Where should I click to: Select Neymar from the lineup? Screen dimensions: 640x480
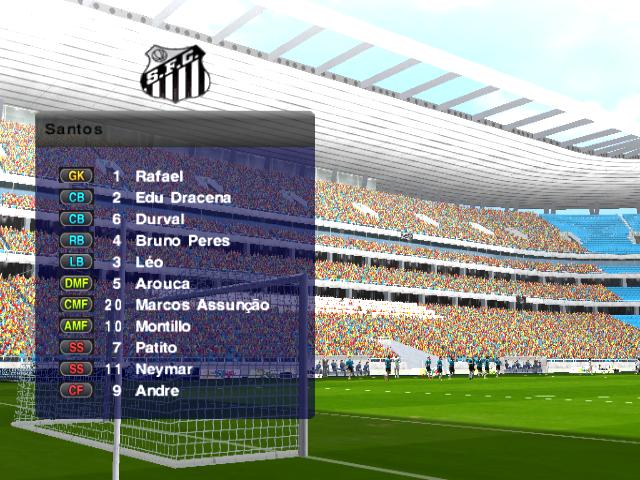[164, 369]
